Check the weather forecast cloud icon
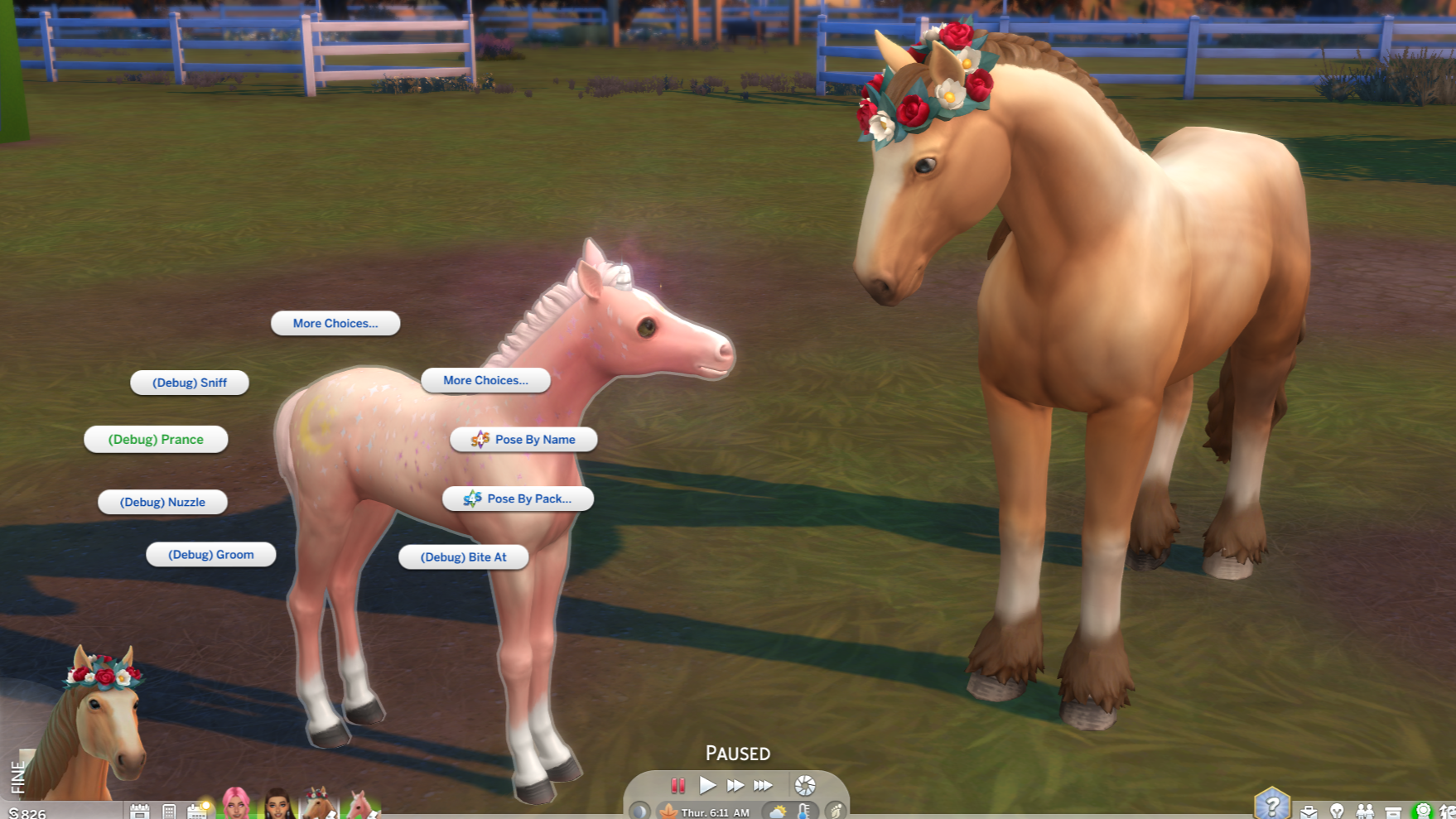1456x819 pixels. pyautogui.click(x=779, y=812)
